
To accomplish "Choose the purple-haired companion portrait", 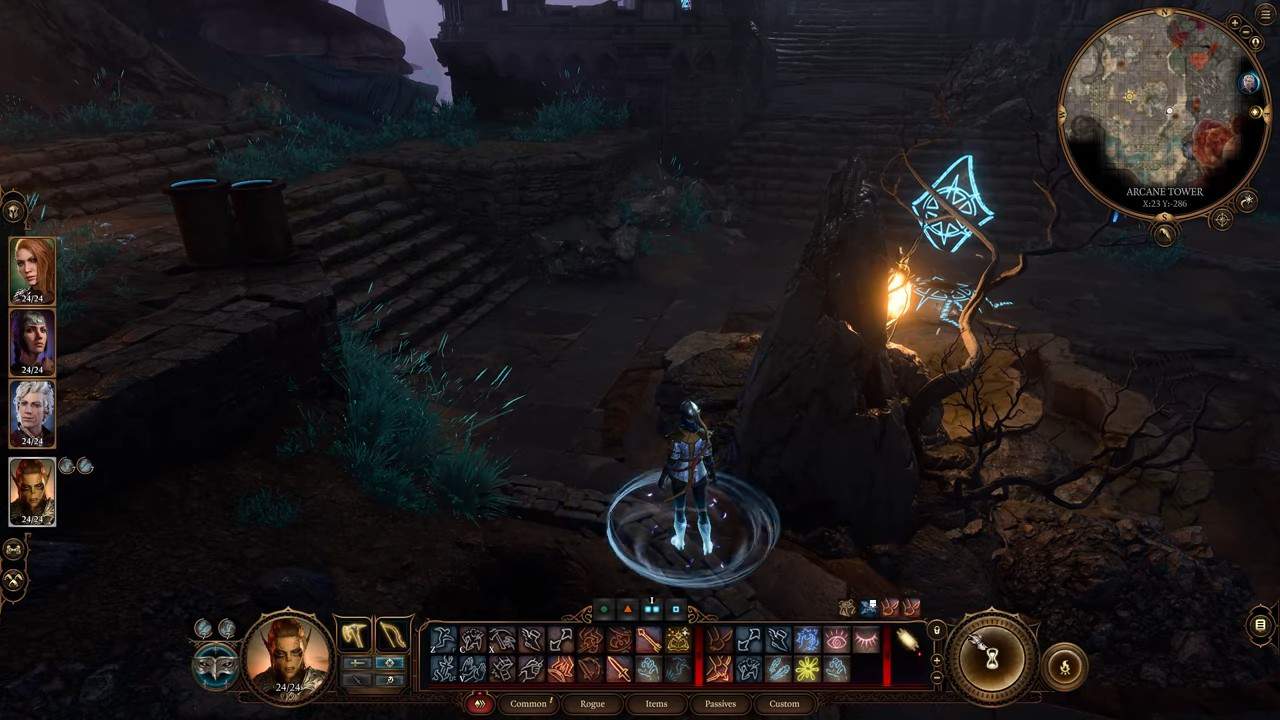I will (x=32, y=341).
